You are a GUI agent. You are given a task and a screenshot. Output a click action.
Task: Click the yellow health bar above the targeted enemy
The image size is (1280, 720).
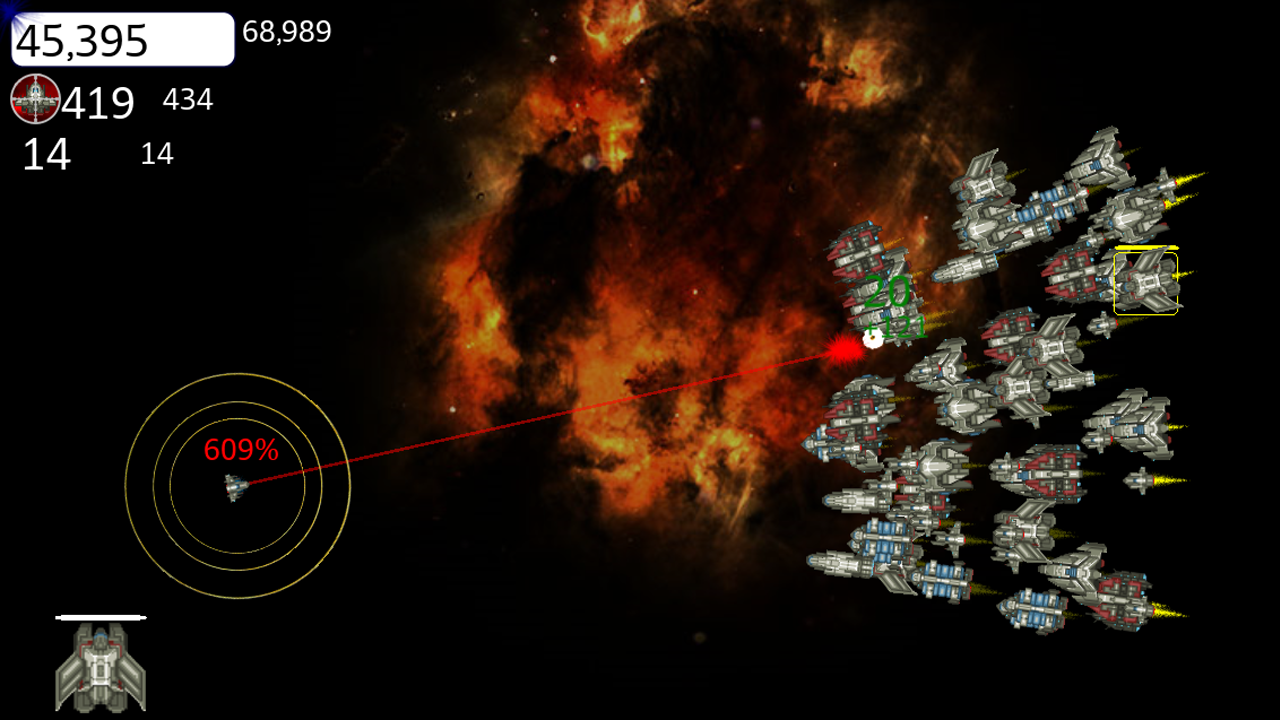1145,245
